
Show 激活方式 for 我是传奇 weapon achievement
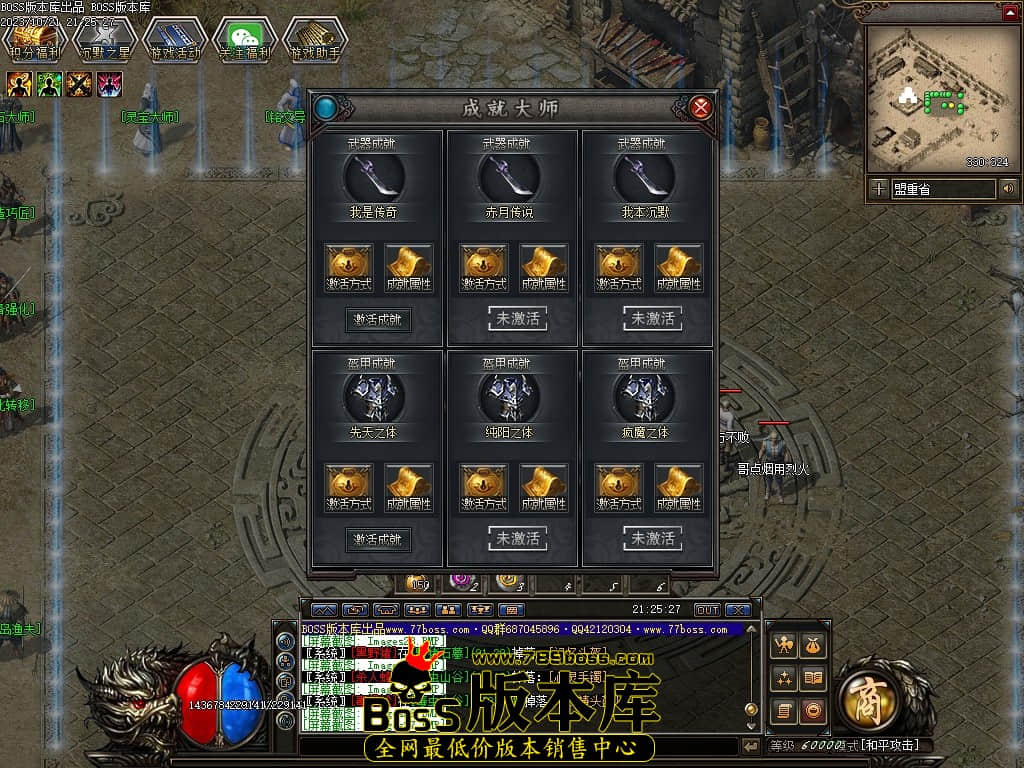click(349, 266)
